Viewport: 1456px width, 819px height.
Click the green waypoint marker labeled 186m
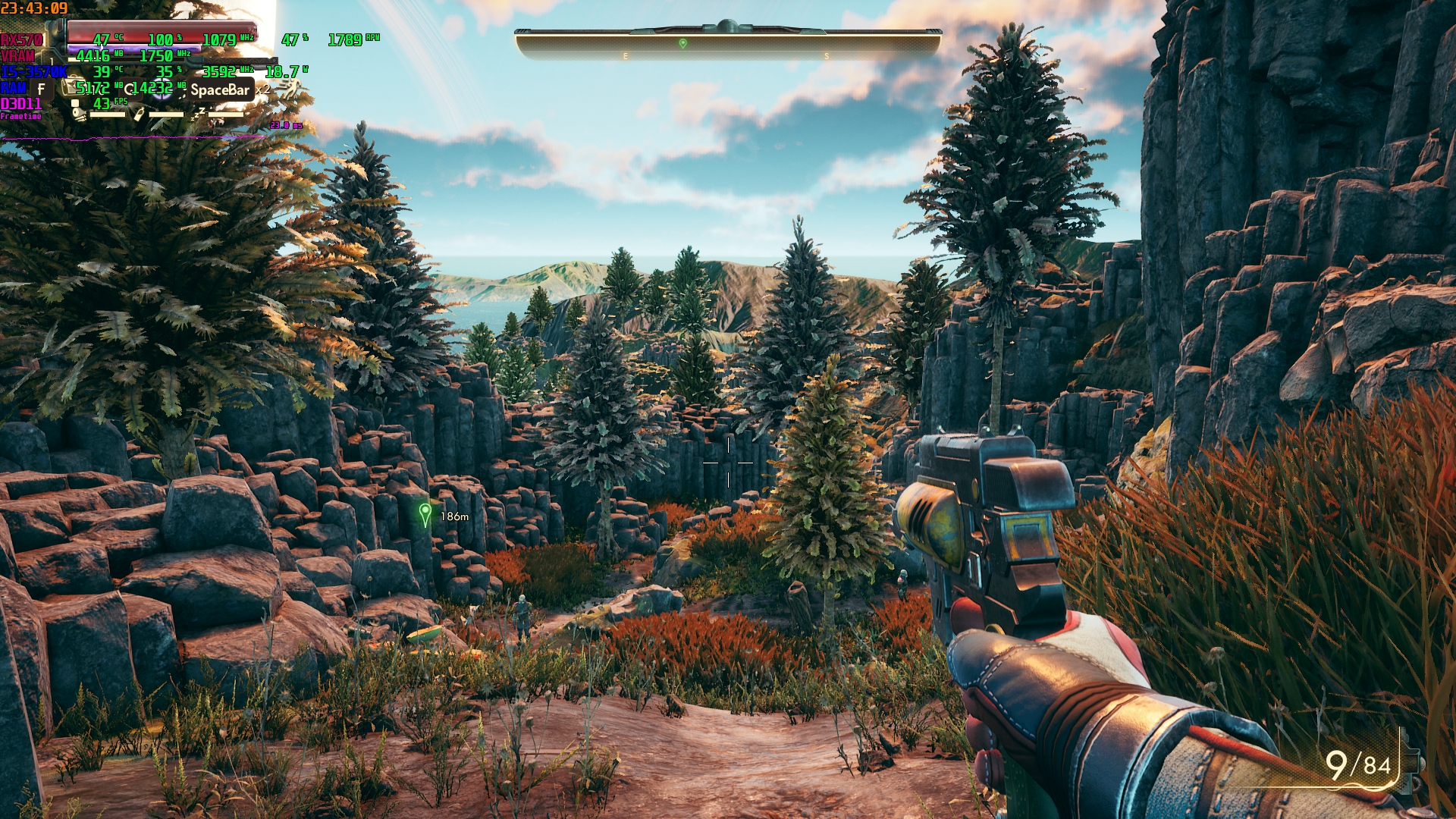(x=425, y=515)
